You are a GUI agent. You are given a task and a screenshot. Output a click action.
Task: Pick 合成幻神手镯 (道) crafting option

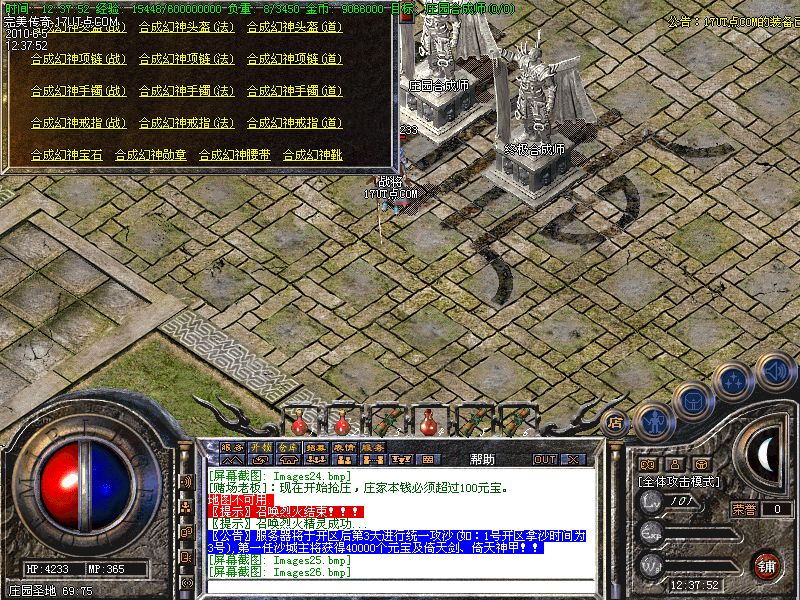coord(294,91)
